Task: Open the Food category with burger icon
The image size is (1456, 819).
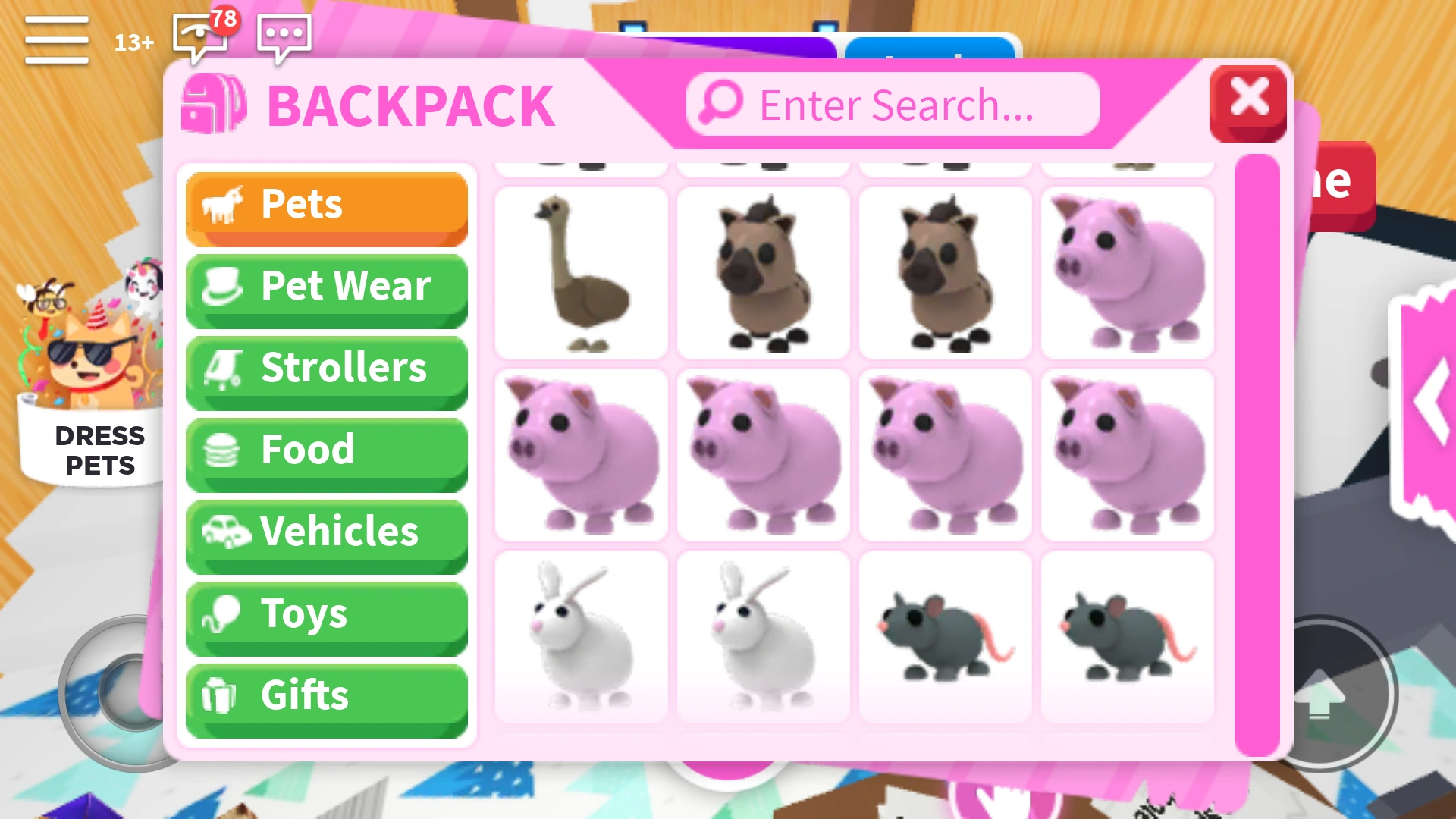Action: click(x=326, y=449)
